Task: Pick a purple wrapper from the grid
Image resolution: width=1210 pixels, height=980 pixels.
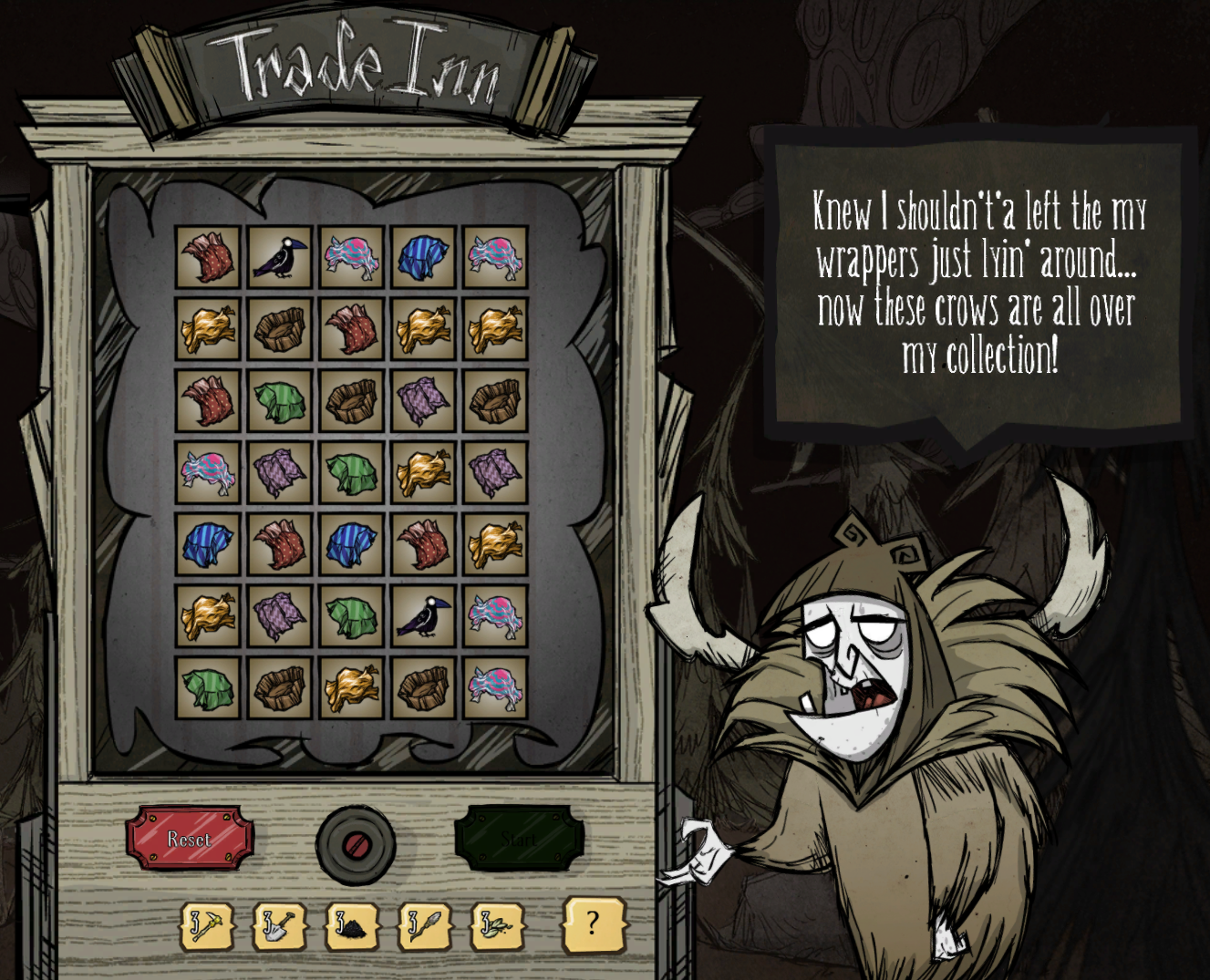Action: coord(422,401)
